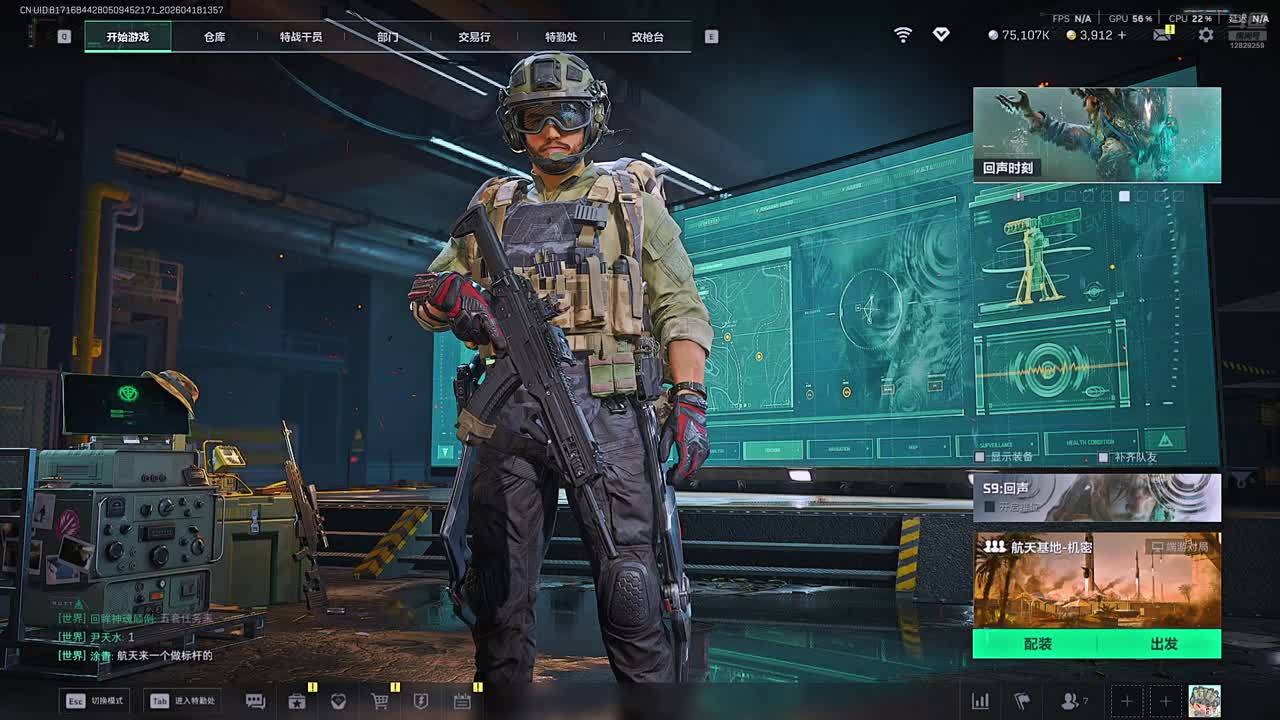The height and width of the screenshot is (720, 1280).
Task: Go to the 交易行 trading house tab
Action: pos(474,37)
